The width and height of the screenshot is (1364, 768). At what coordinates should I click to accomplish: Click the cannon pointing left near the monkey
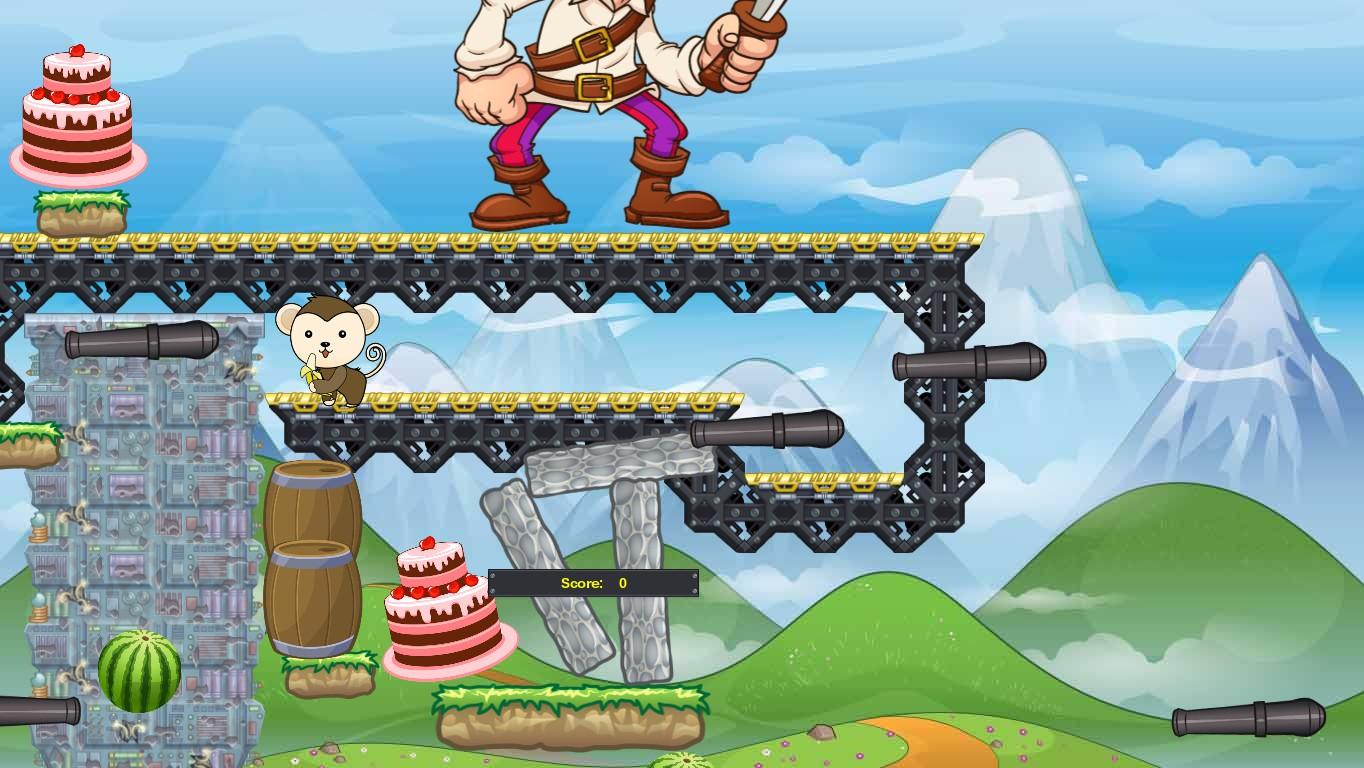[x=140, y=340]
